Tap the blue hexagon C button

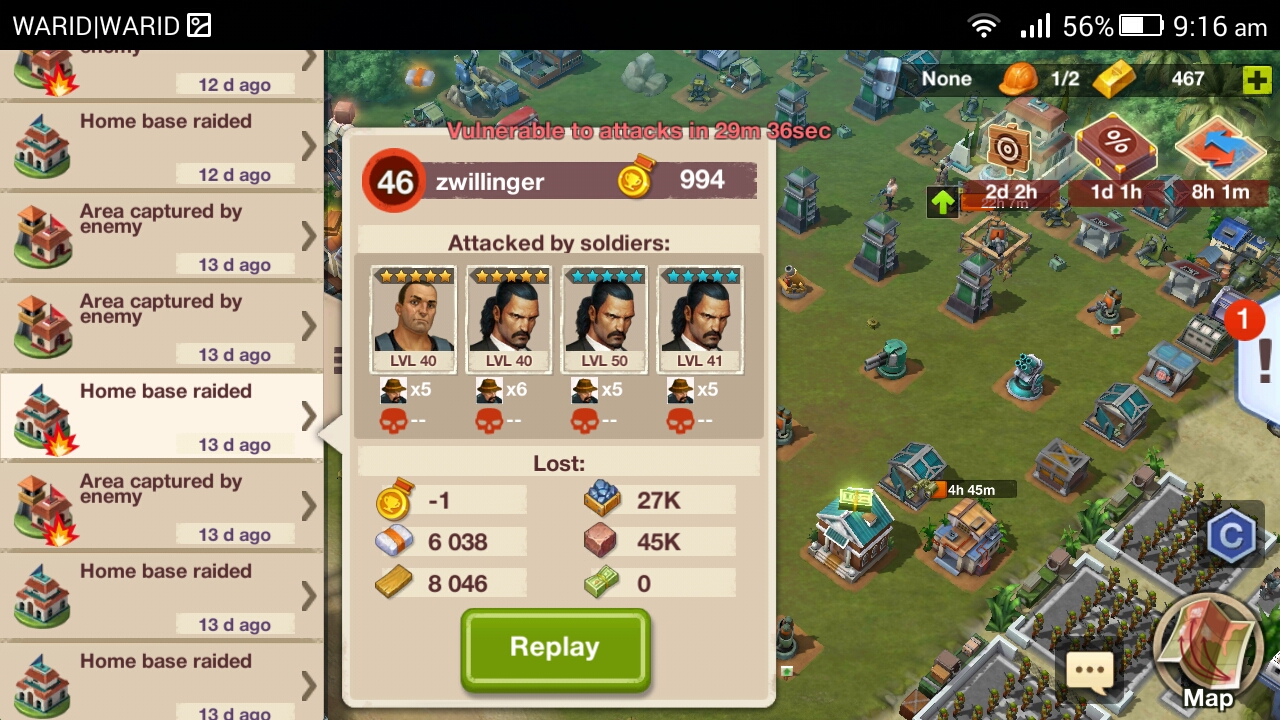[x=1230, y=537]
